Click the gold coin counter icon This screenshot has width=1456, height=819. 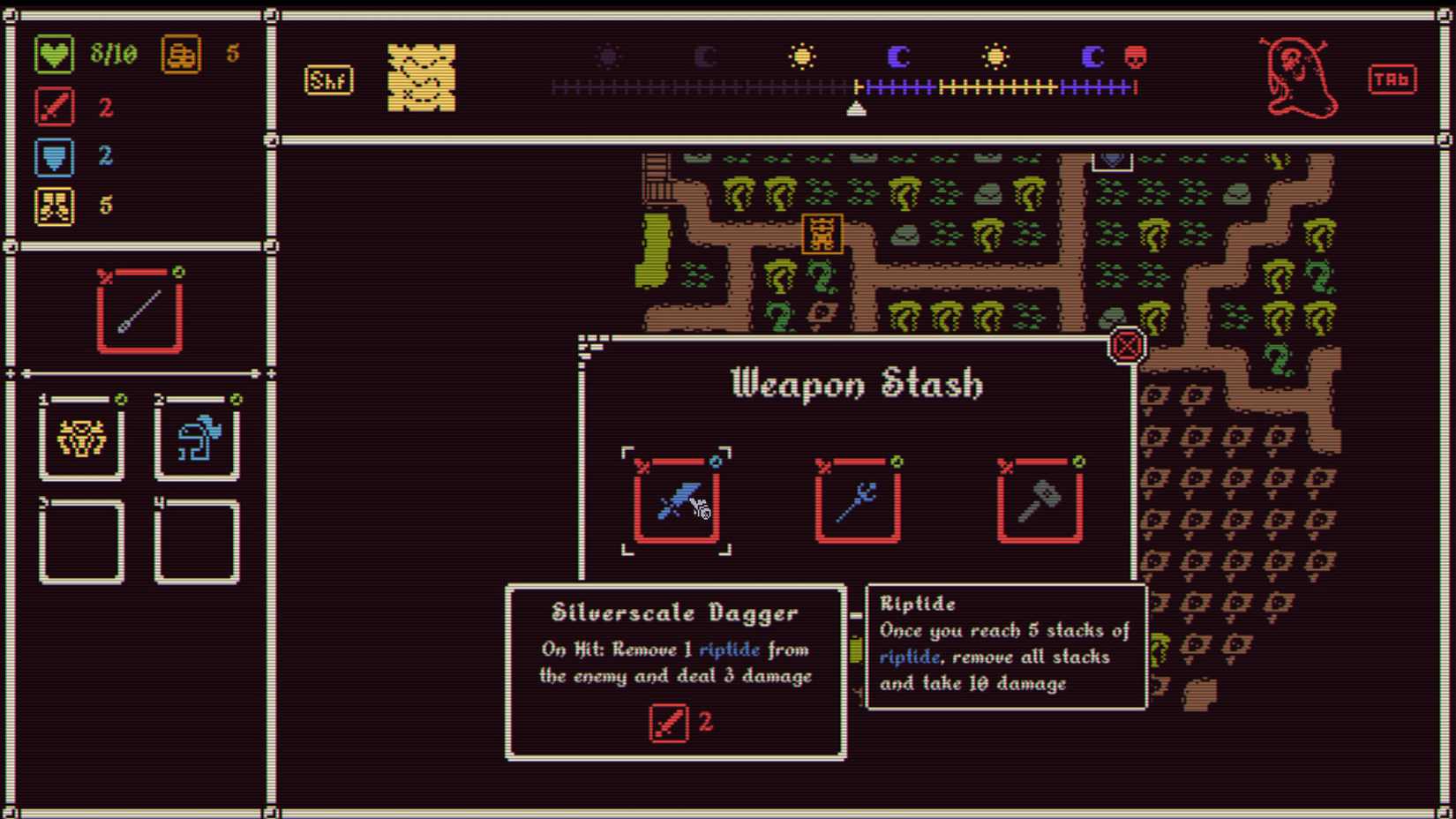click(181, 54)
